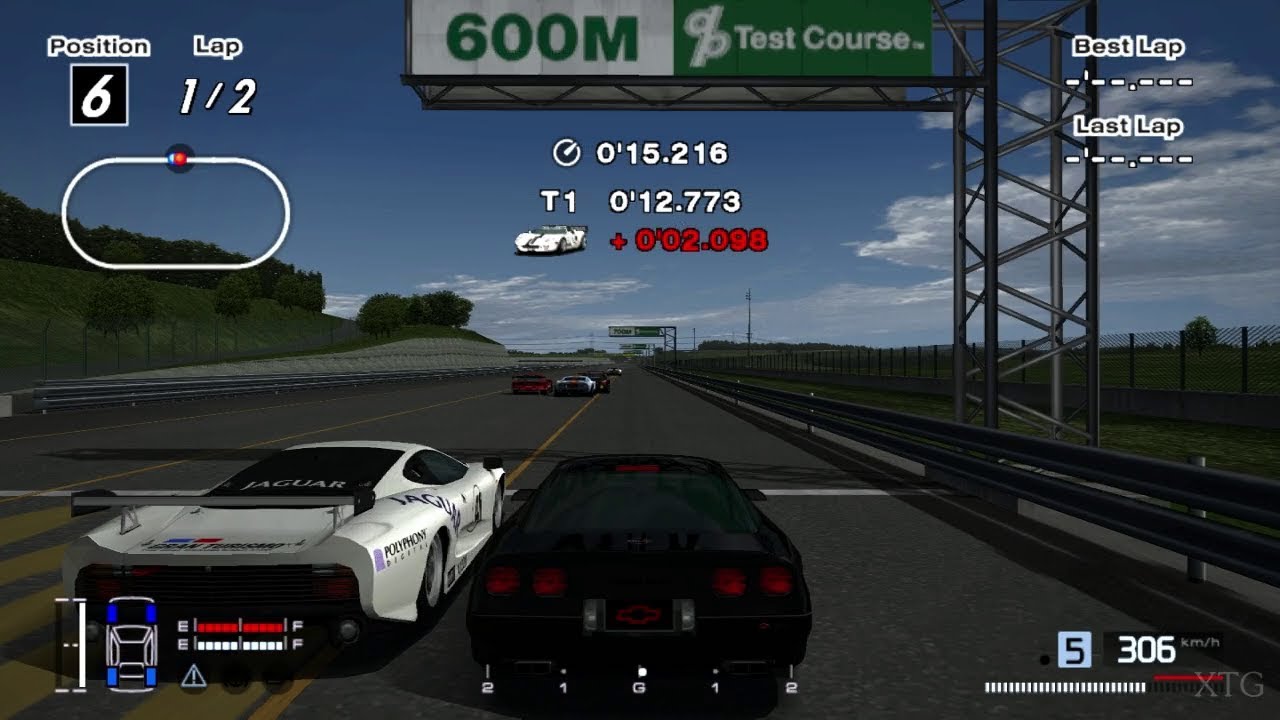
Task: Click the warning triangle icon
Action: click(x=194, y=676)
